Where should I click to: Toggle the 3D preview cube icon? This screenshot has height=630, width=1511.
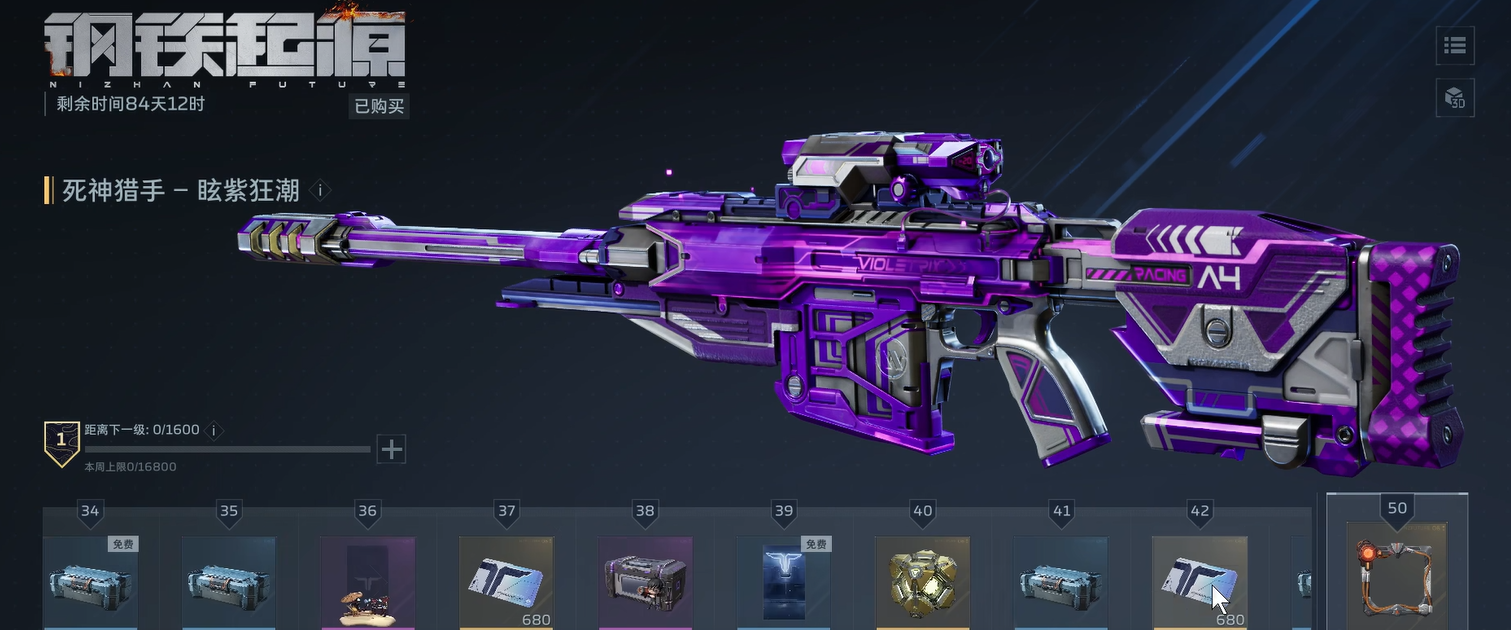pyautogui.click(x=1455, y=98)
